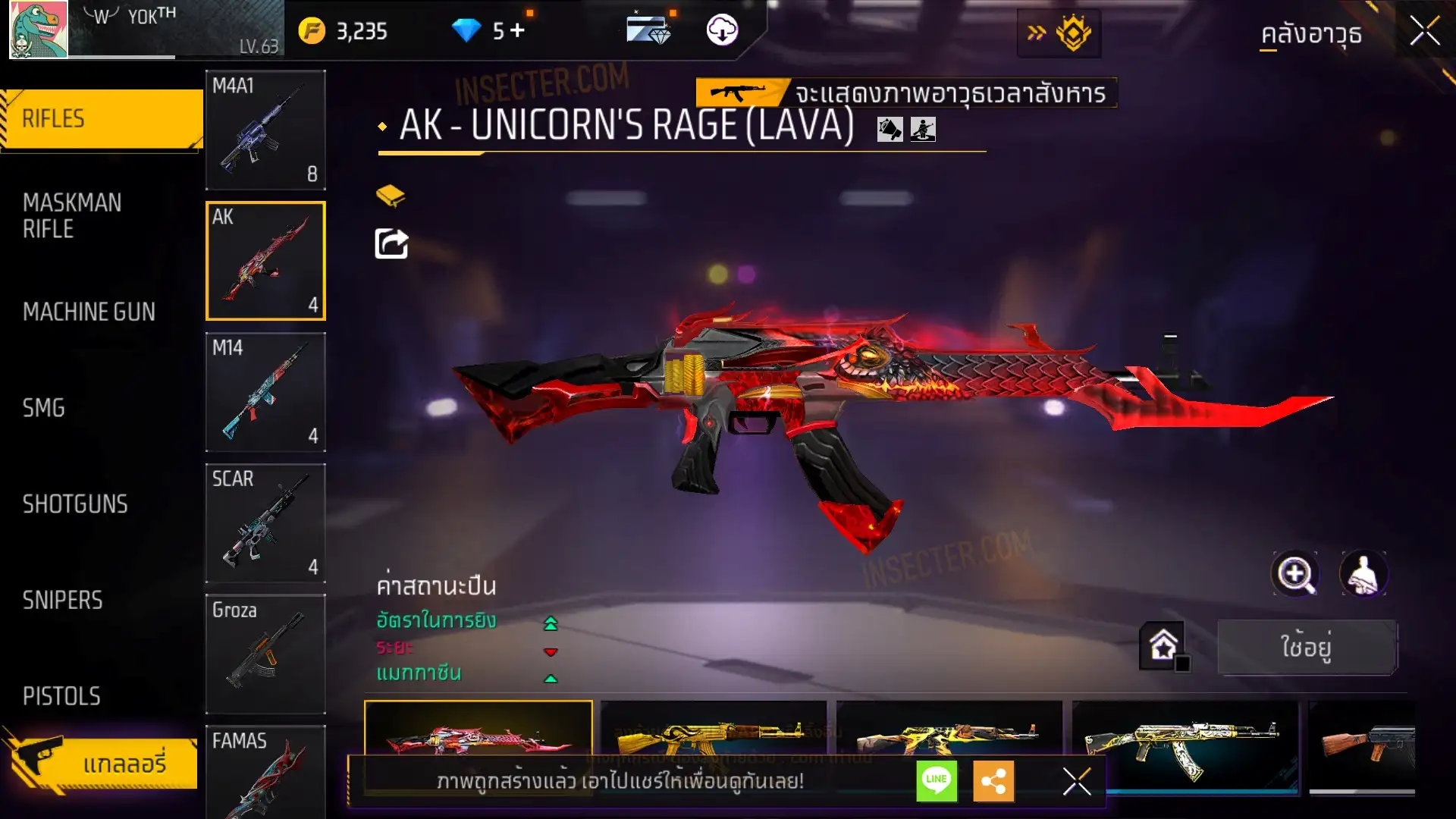Choose the PISTOLS category
This screenshot has width=1456, height=819.
click(x=61, y=696)
